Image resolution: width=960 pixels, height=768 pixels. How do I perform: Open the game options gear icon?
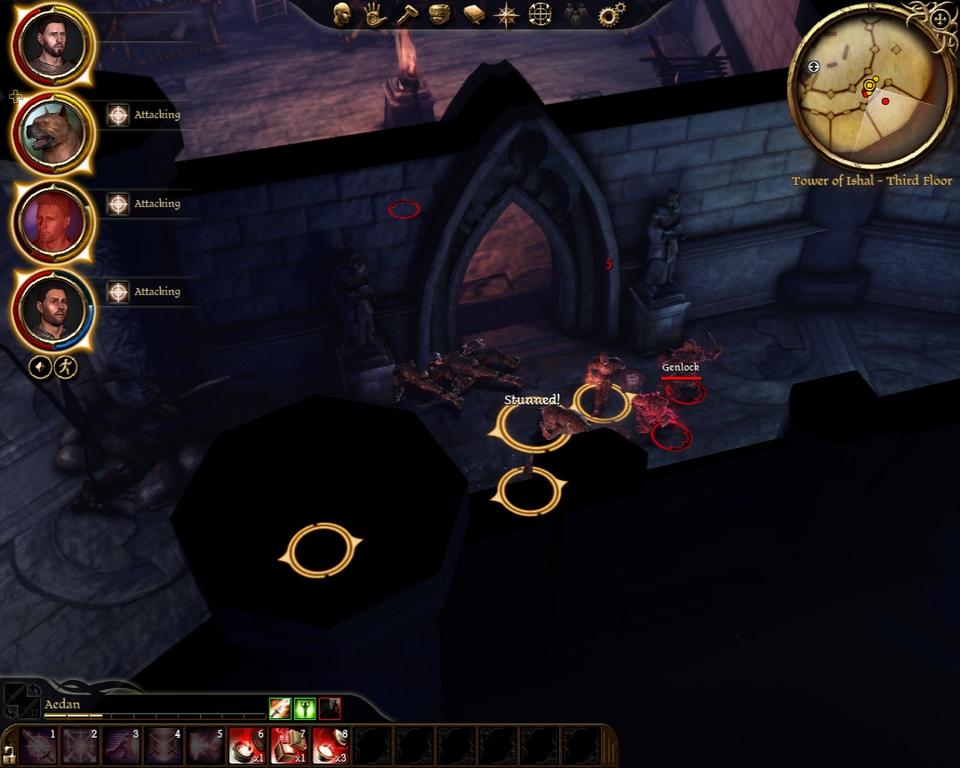pos(610,15)
